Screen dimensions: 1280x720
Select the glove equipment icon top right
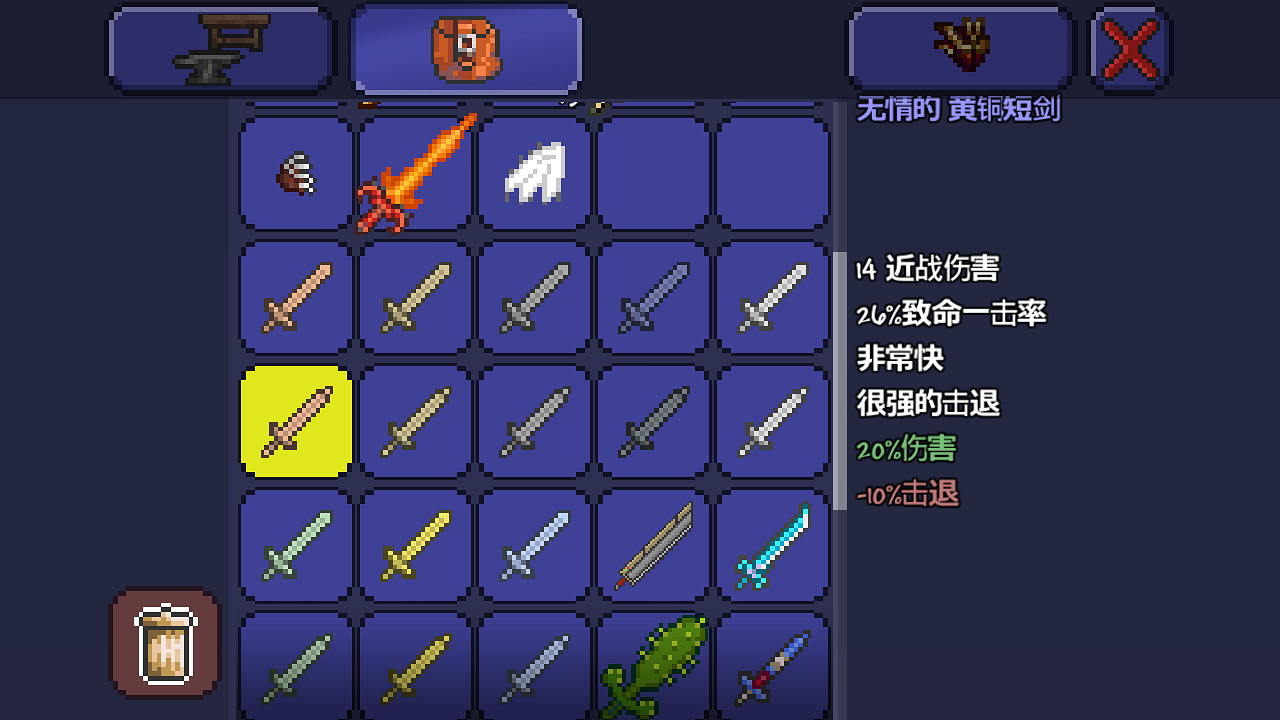[x=960, y=47]
